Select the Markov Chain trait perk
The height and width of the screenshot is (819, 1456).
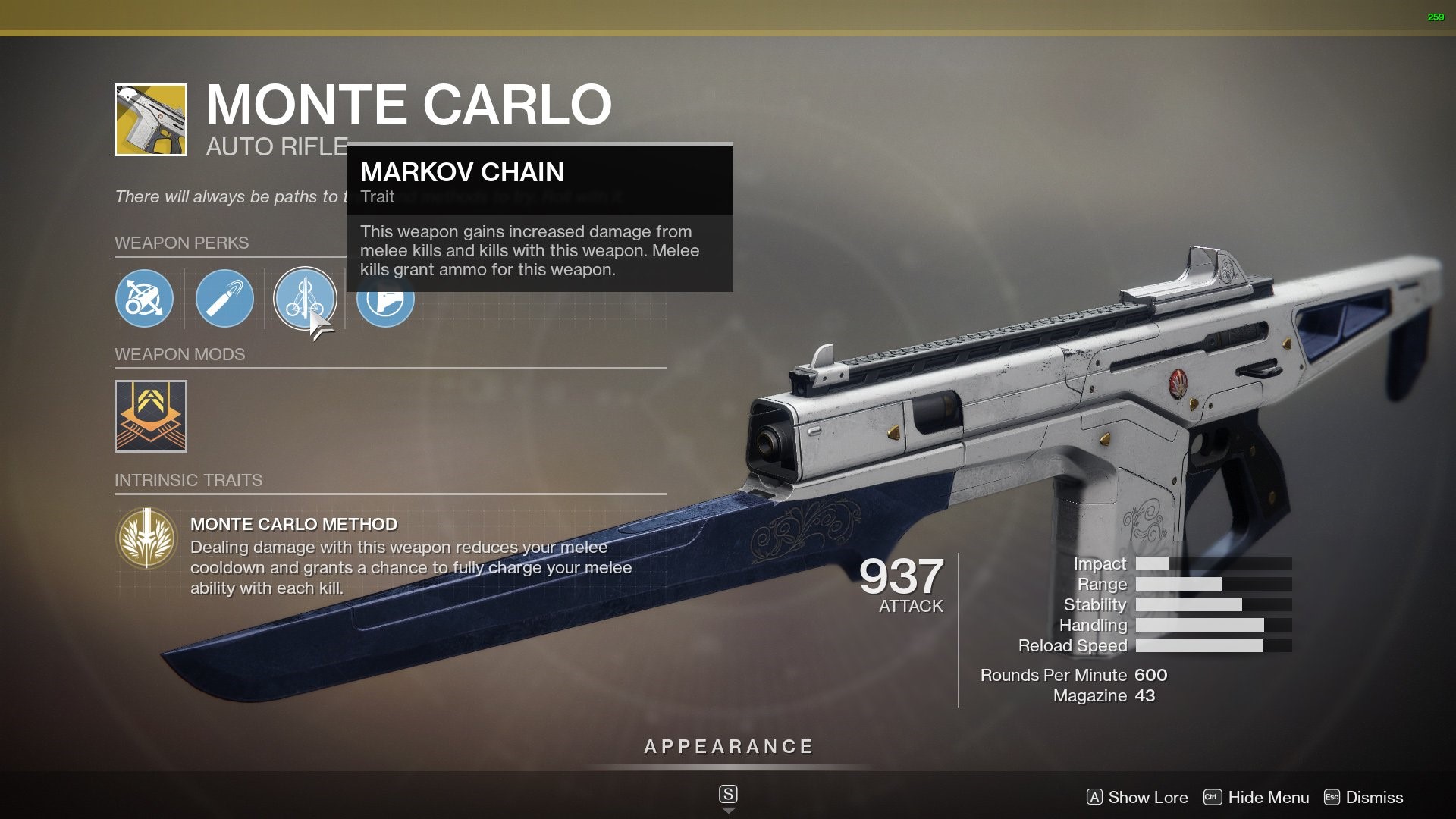click(305, 299)
